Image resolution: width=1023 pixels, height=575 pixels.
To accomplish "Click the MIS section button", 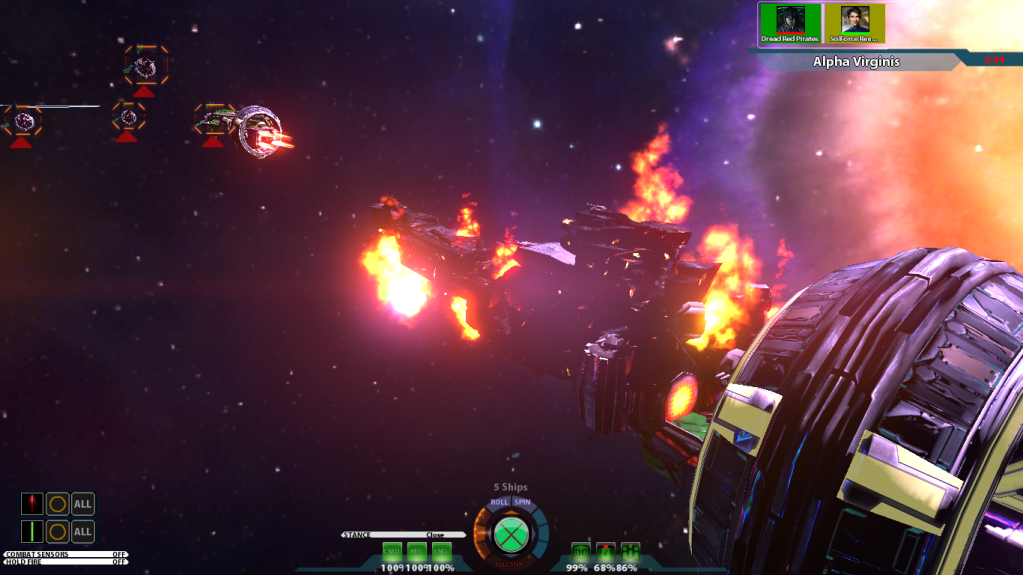I will click(416, 551).
